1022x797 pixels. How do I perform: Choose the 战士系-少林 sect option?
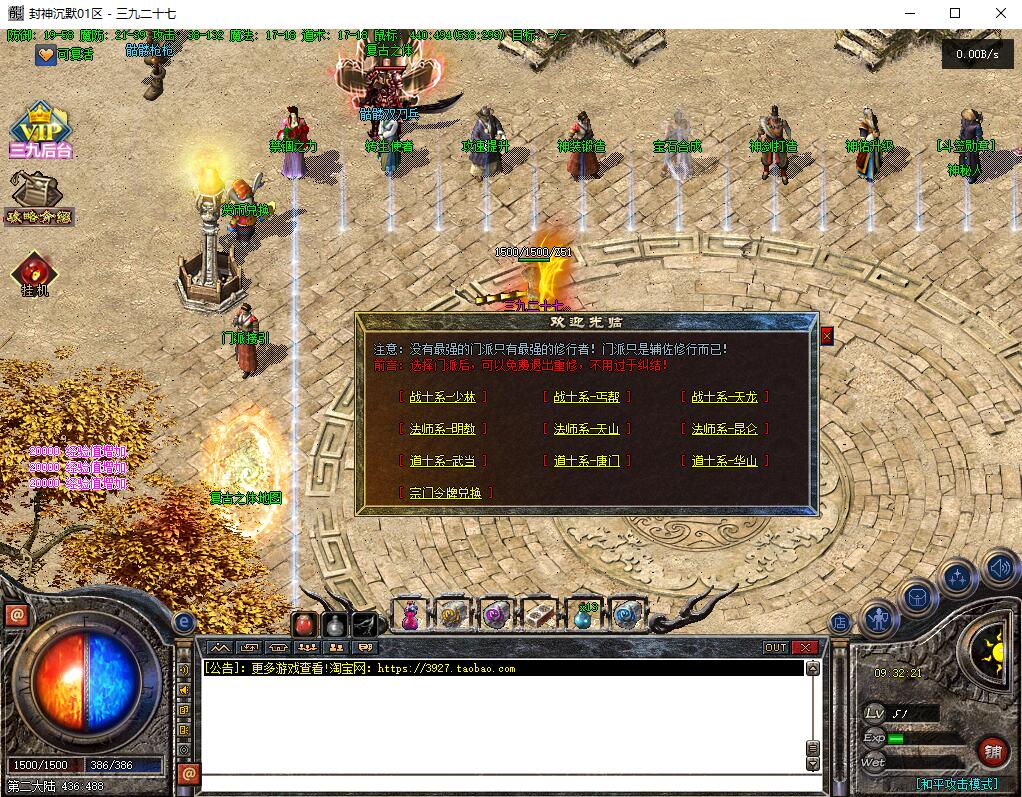click(x=443, y=397)
